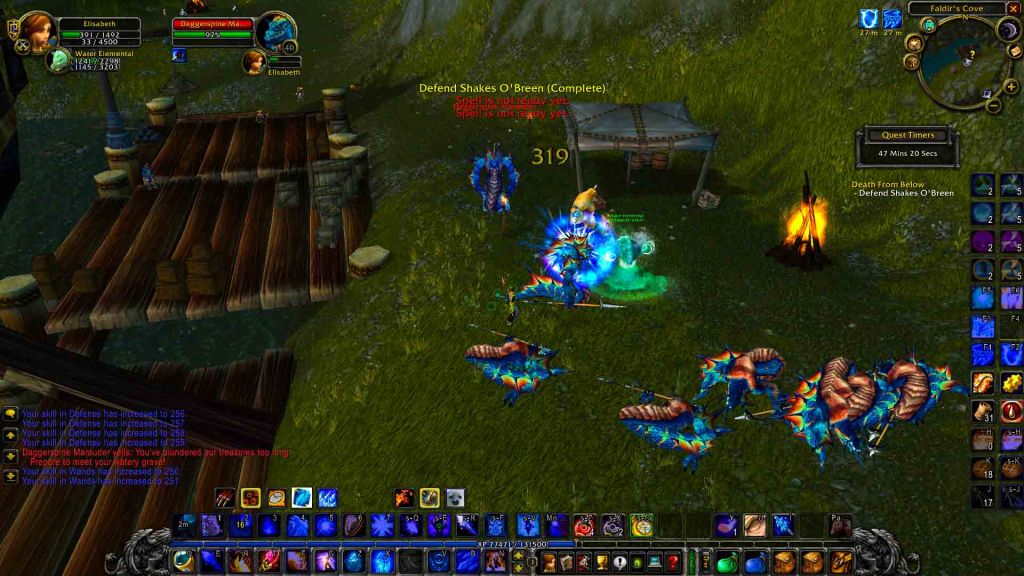Open the red question mark help button

[x=673, y=561]
